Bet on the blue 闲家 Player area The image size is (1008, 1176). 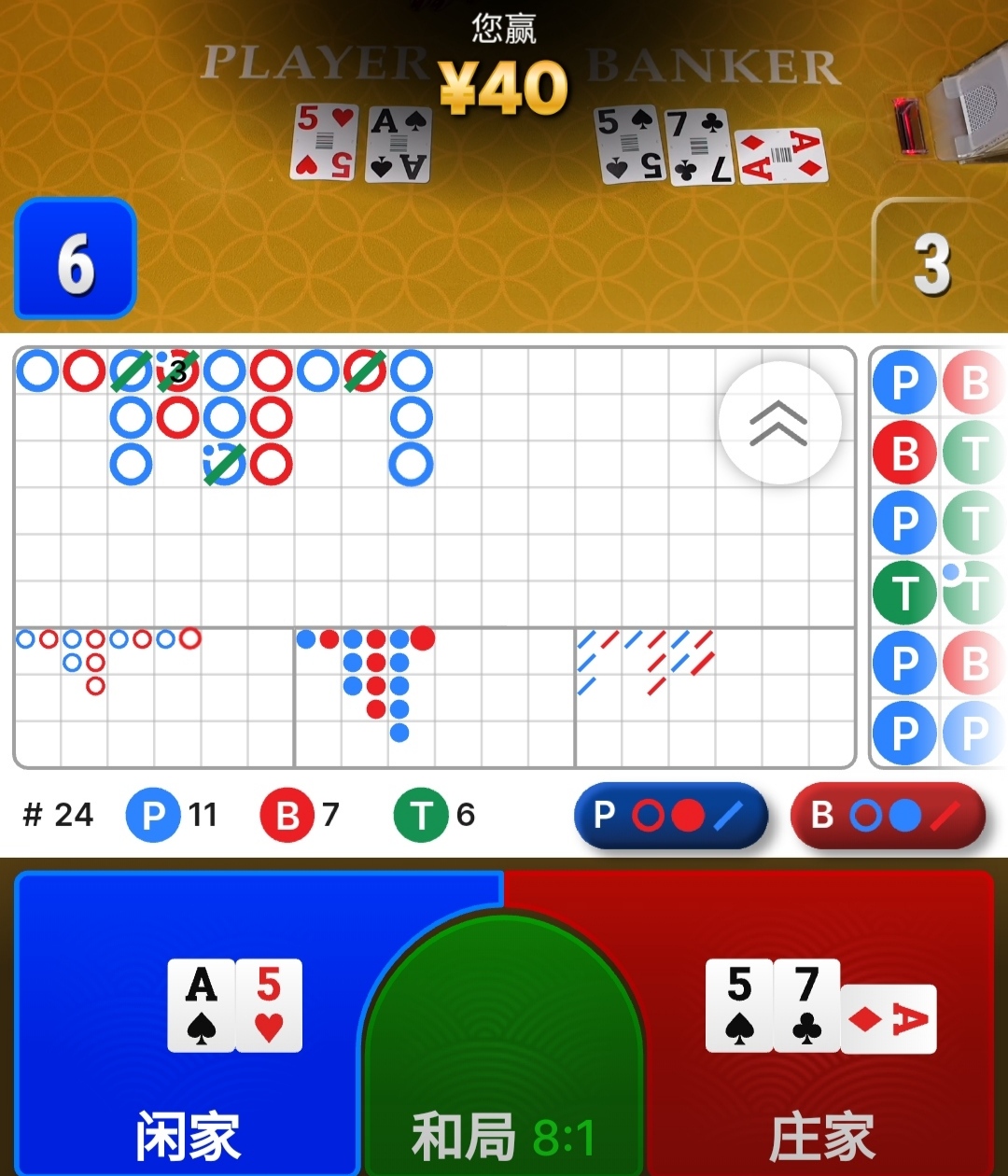(x=187, y=1027)
